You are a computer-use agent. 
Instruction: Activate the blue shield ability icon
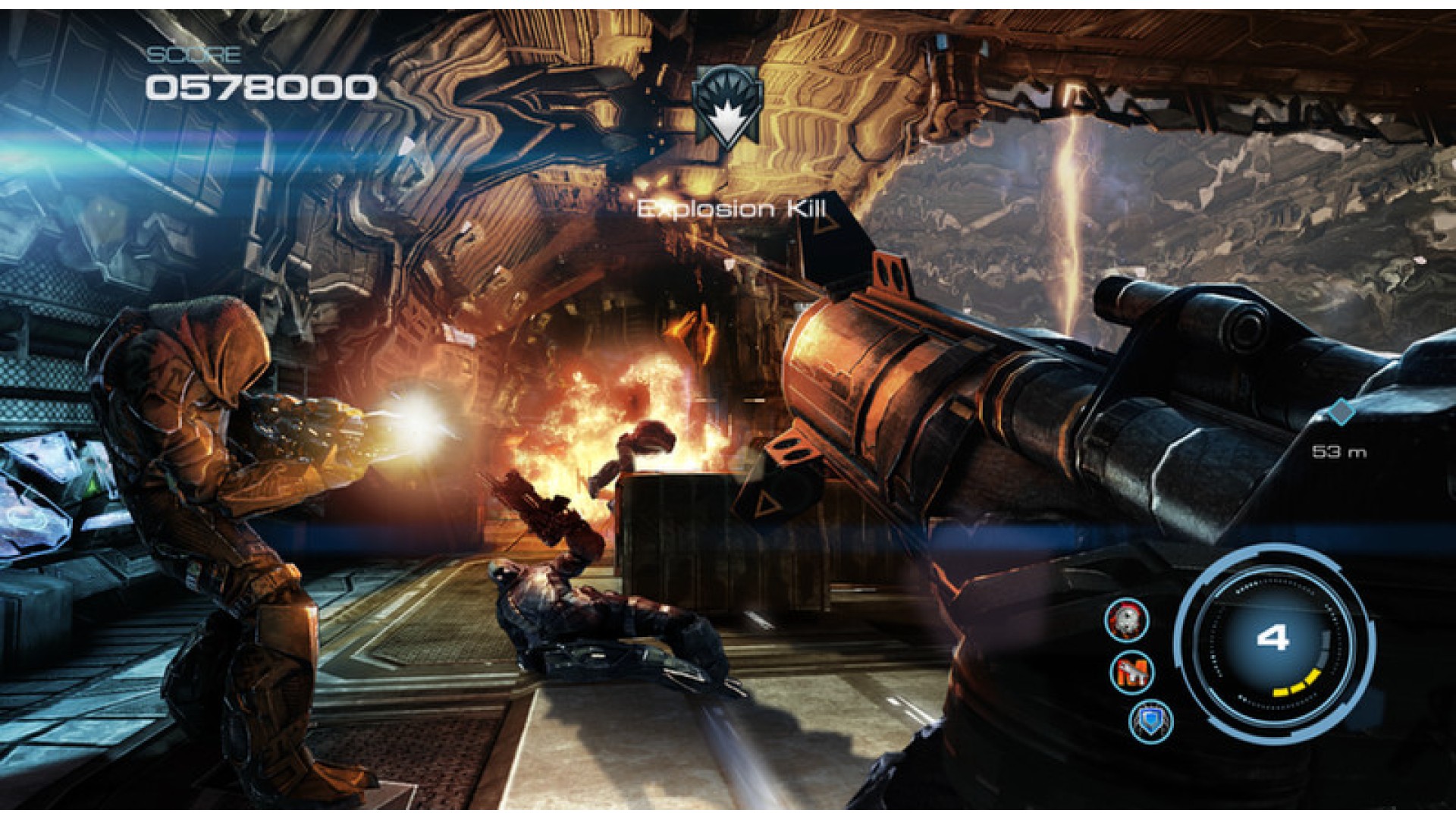tap(1150, 720)
